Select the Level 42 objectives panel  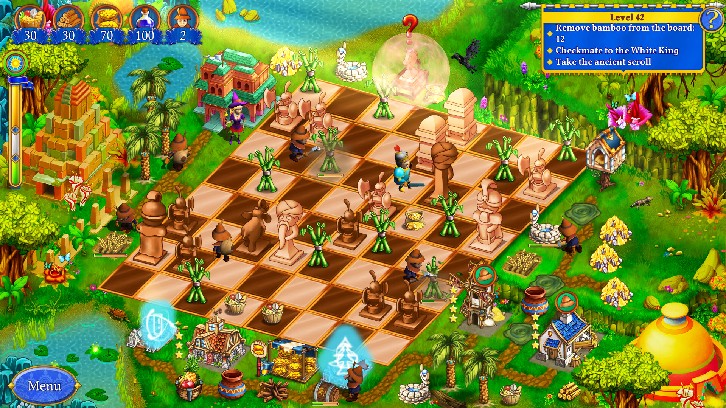pos(618,39)
